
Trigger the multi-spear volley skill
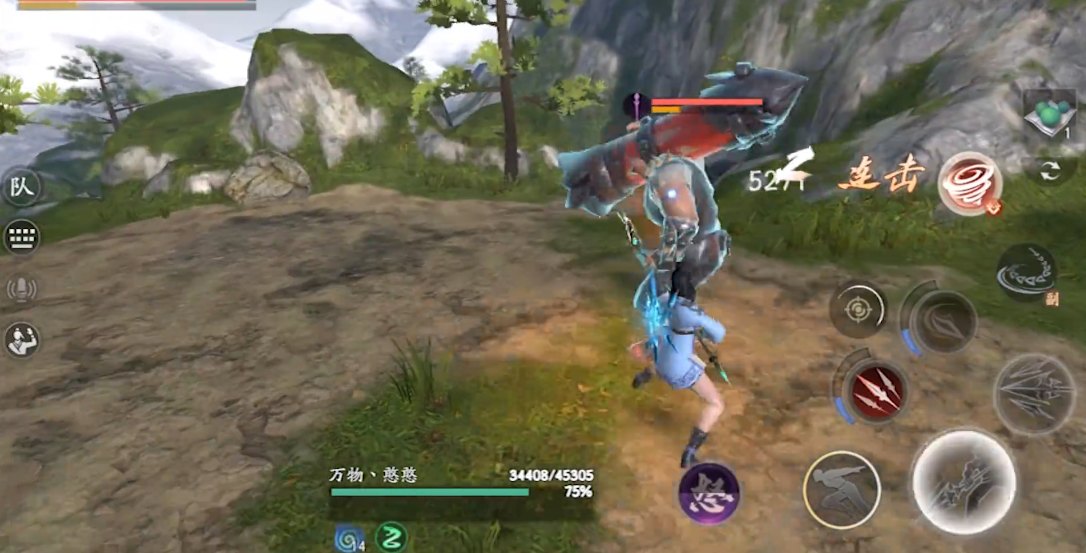tap(1033, 393)
